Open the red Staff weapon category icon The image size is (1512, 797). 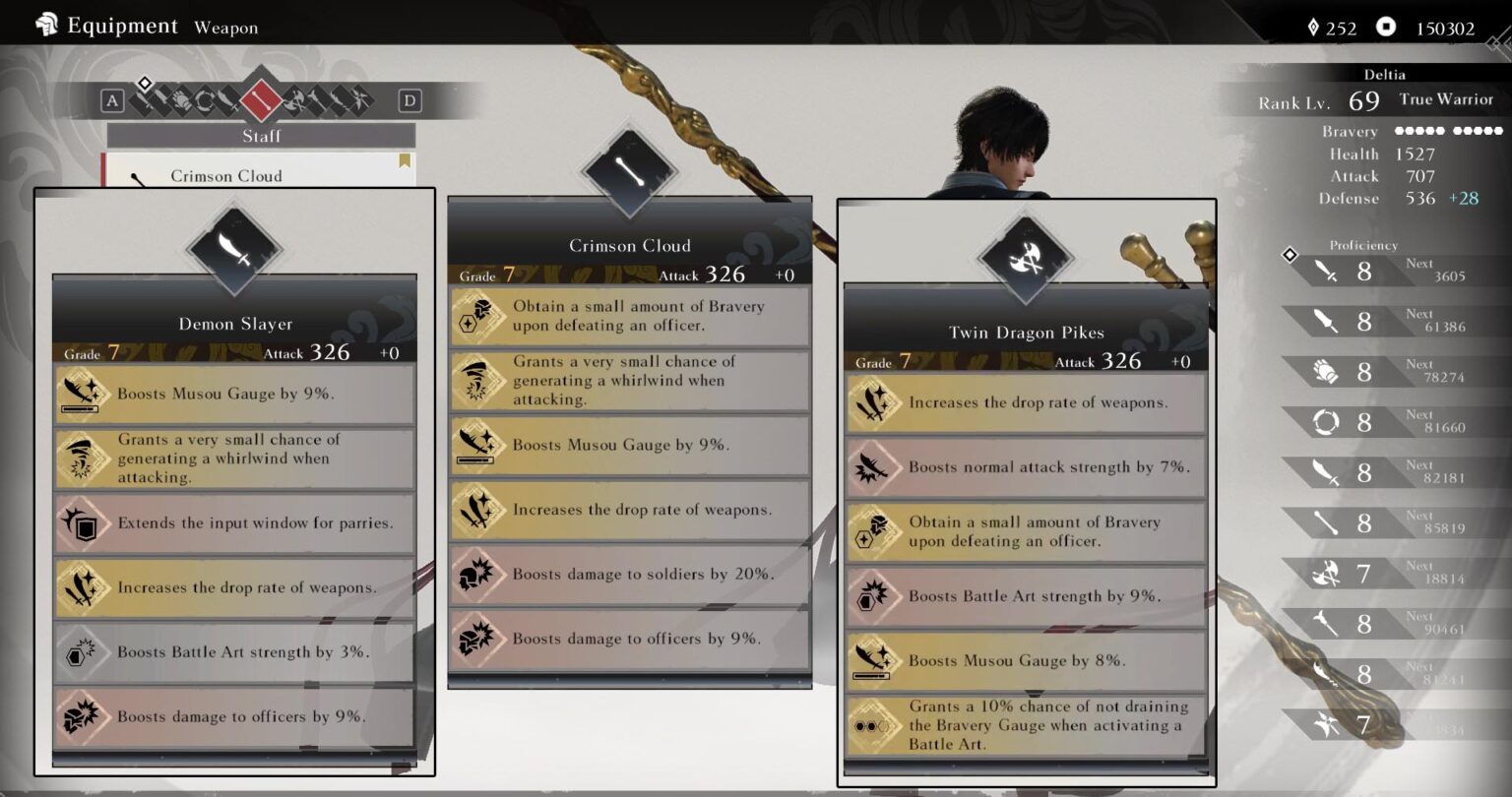(262, 100)
